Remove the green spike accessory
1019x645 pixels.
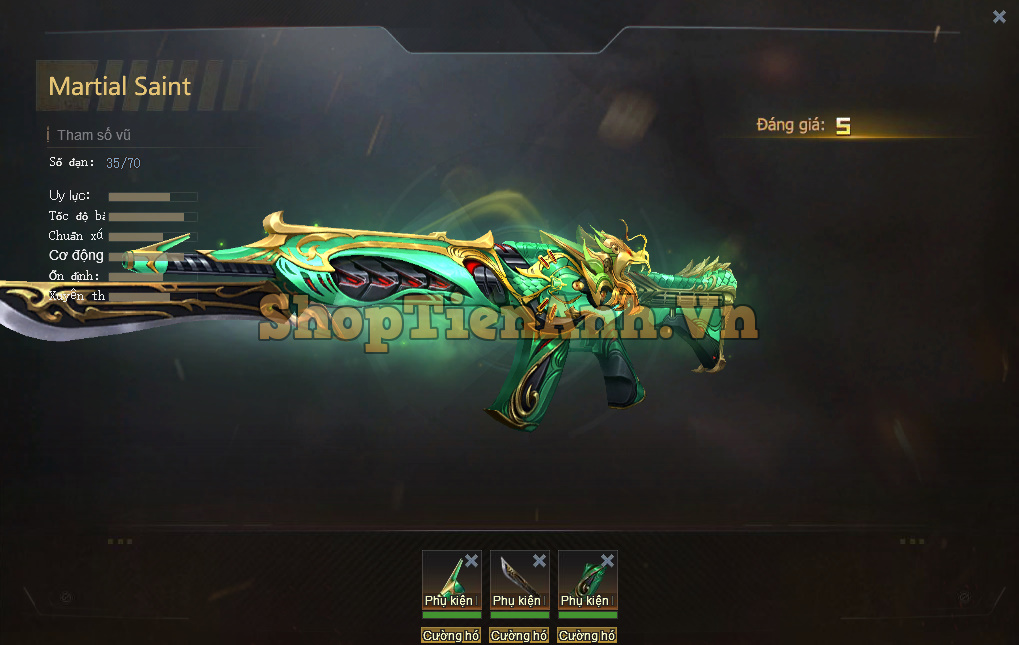471,561
